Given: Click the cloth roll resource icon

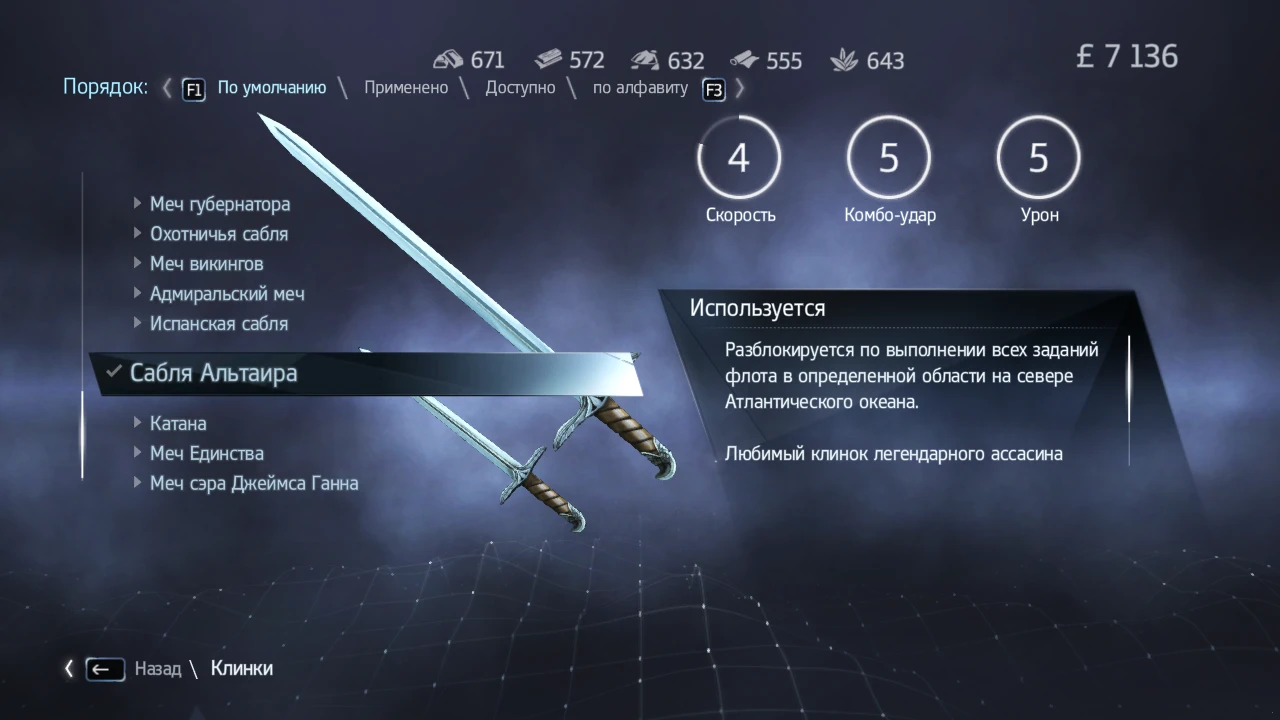Looking at the screenshot, I should [742, 58].
